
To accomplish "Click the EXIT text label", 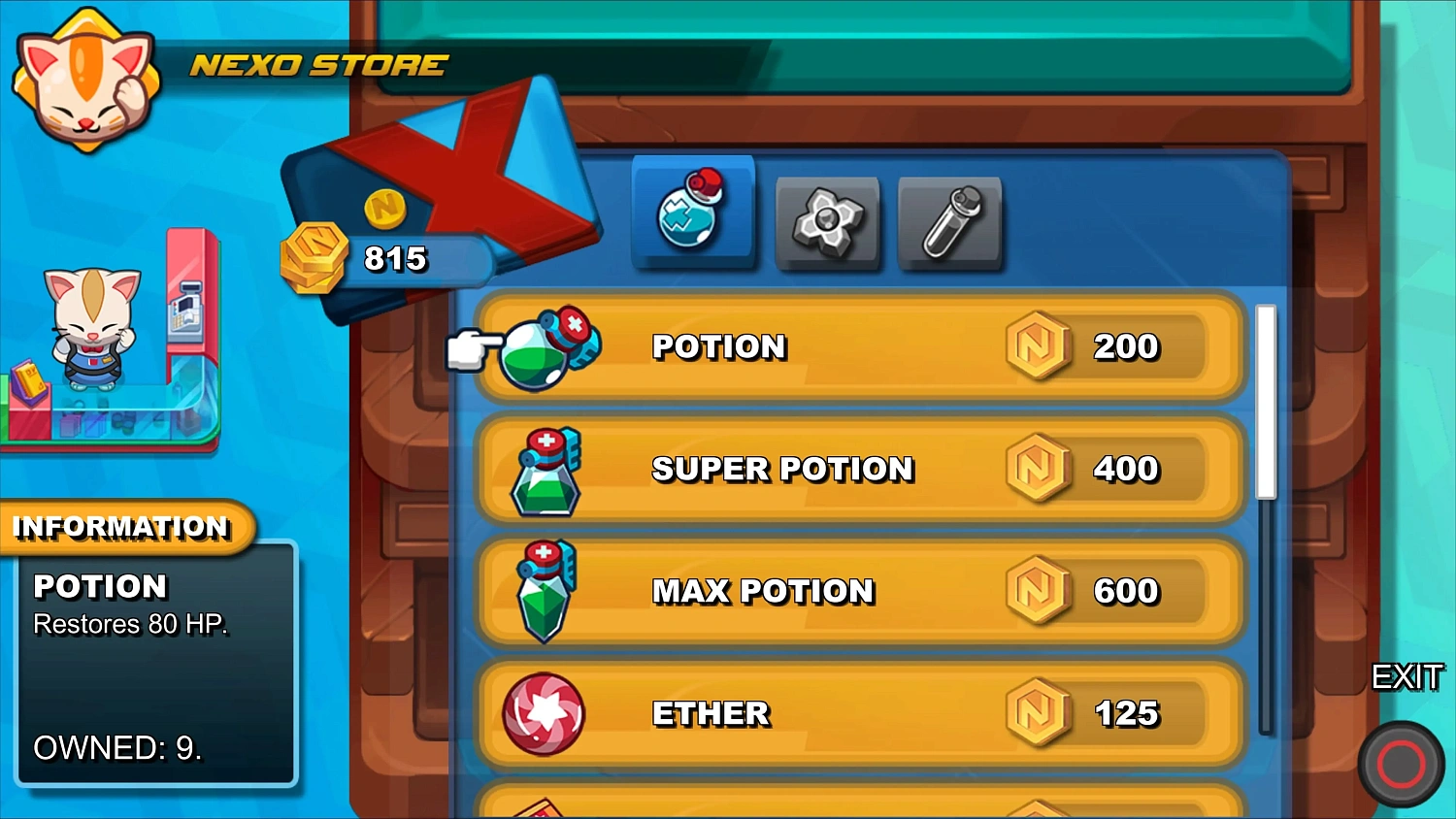I will pos(1409,678).
